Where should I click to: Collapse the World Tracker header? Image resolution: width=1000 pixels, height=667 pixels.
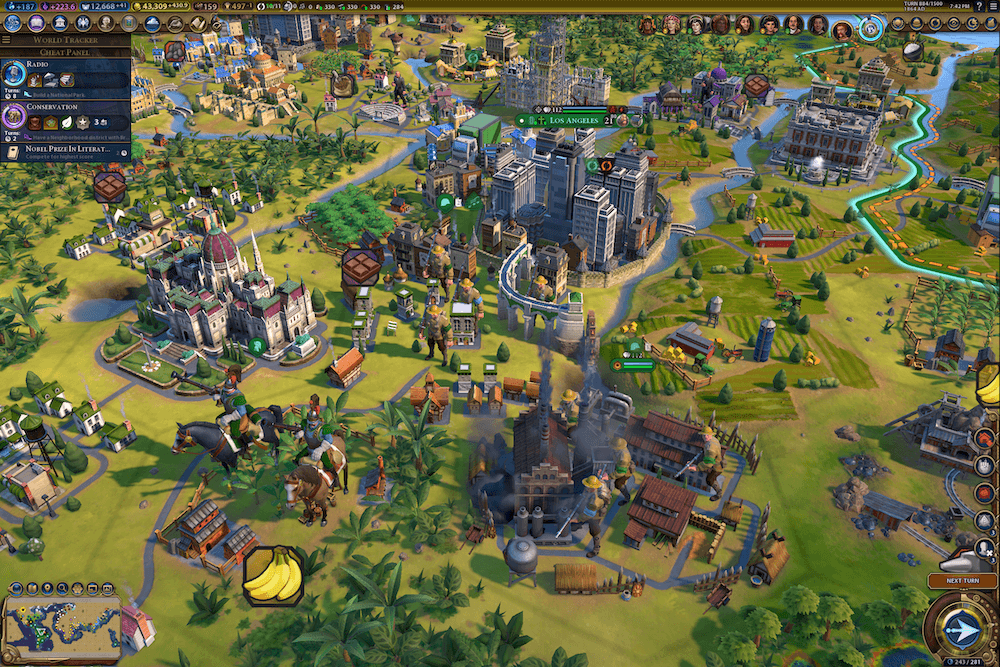tap(66, 40)
